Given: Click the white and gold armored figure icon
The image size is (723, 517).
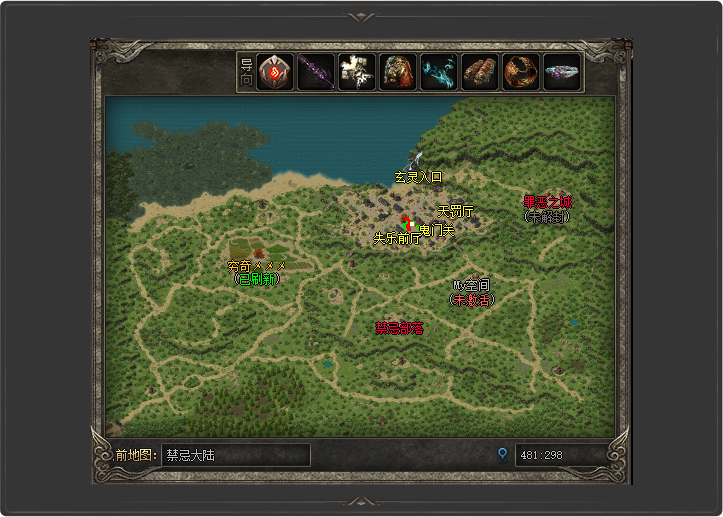Looking at the screenshot, I should (357, 73).
